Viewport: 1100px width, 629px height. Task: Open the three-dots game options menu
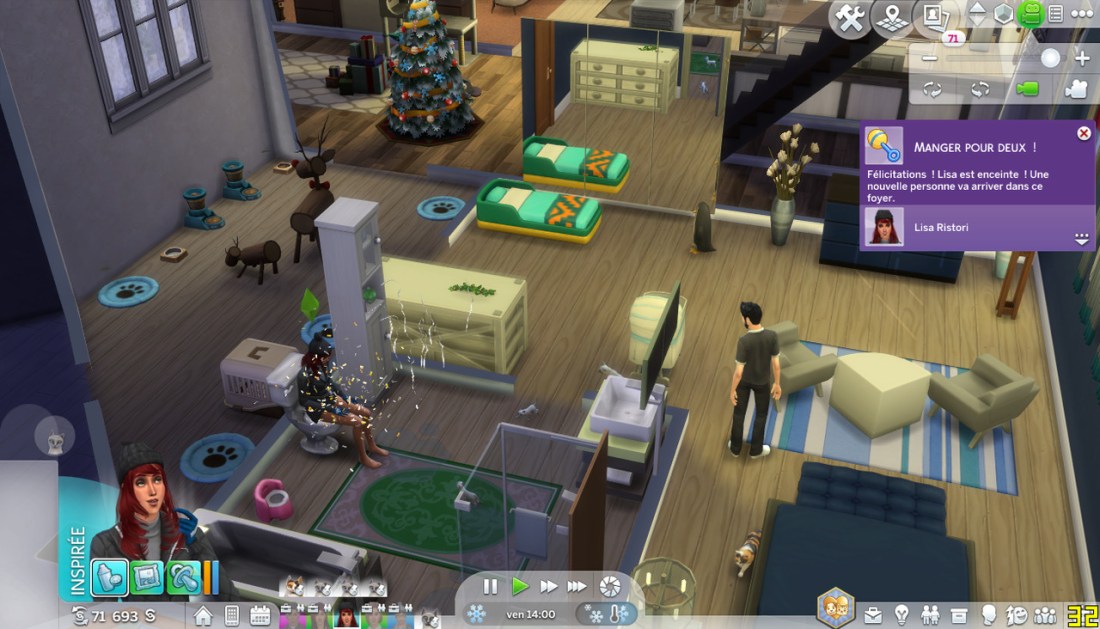(1082, 15)
